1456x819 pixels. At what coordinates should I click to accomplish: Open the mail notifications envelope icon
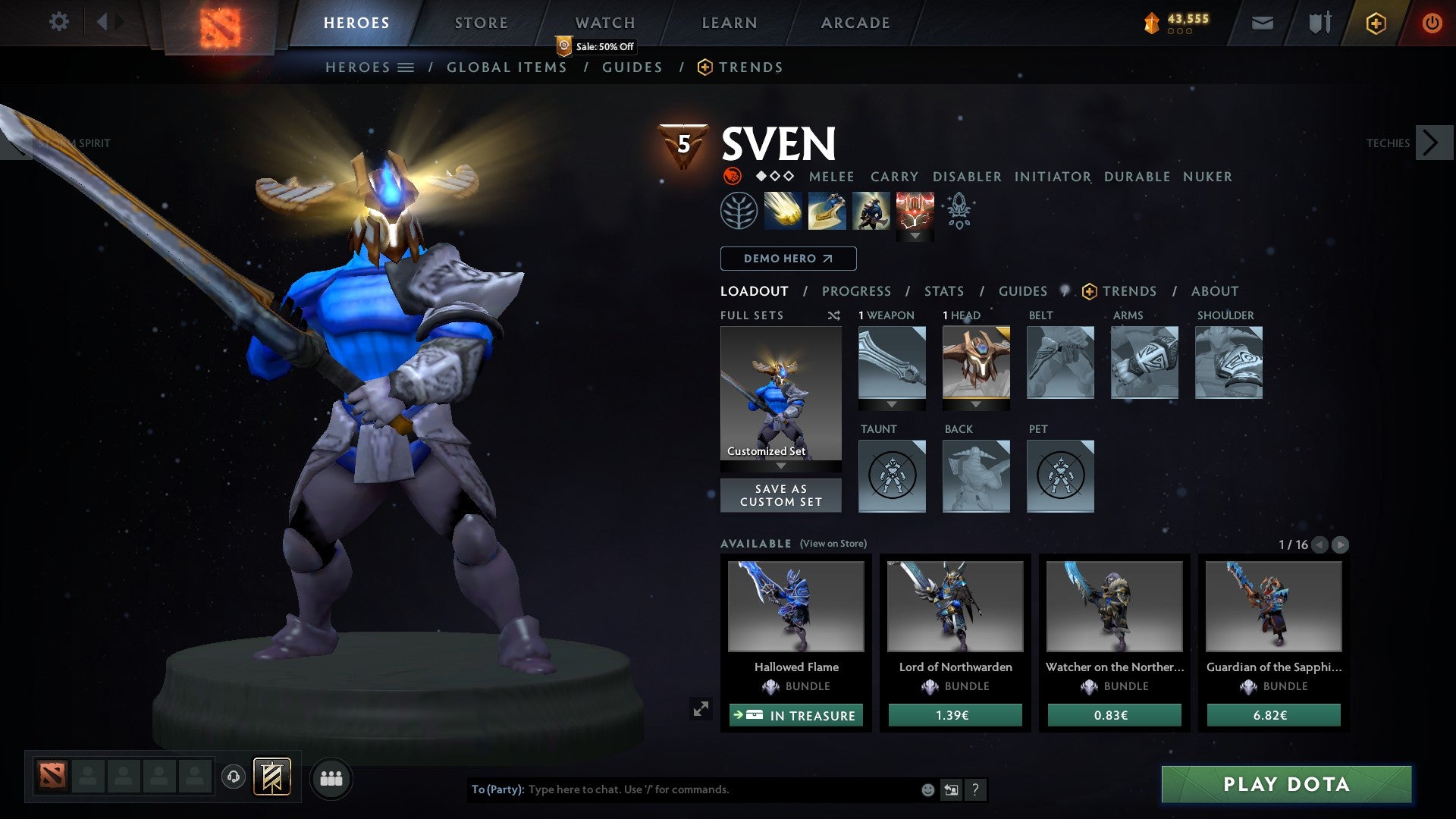1263,23
